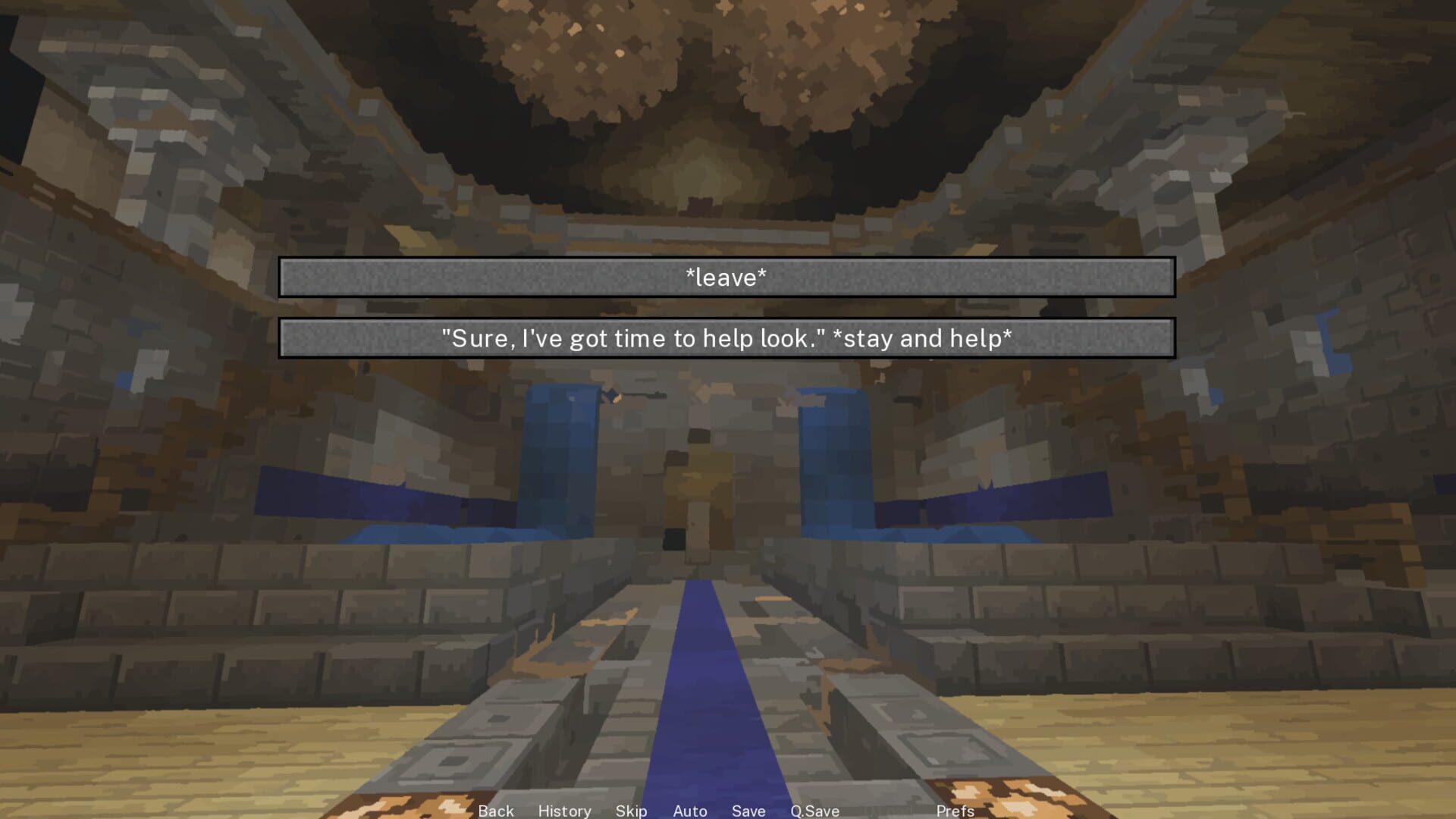Review earlier conversation through History
The height and width of the screenshot is (819, 1456).
pyautogui.click(x=564, y=811)
